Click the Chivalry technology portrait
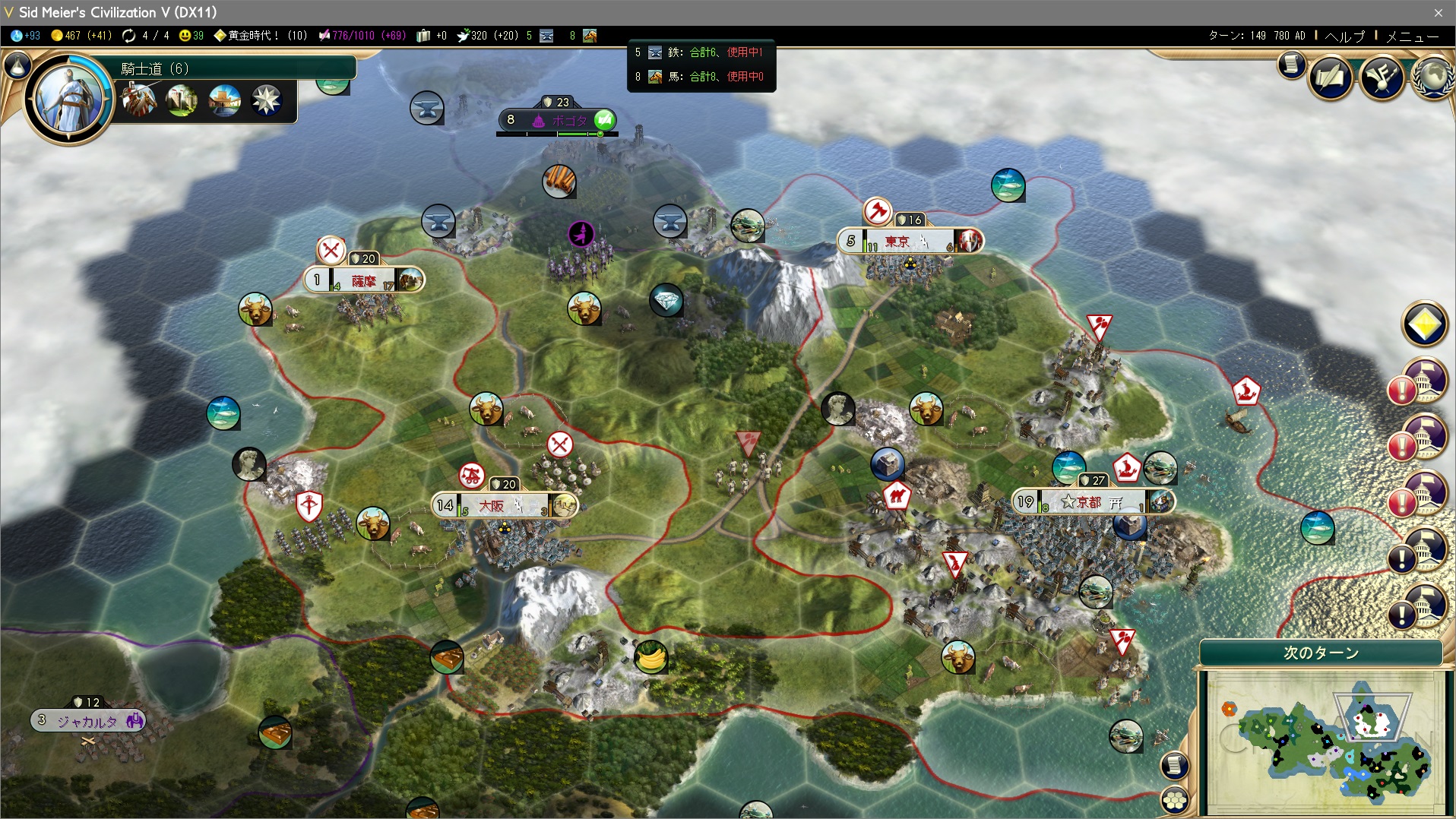Image resolution: width=1456 pixels, height=819 pixels. click(x=69, y=97)
